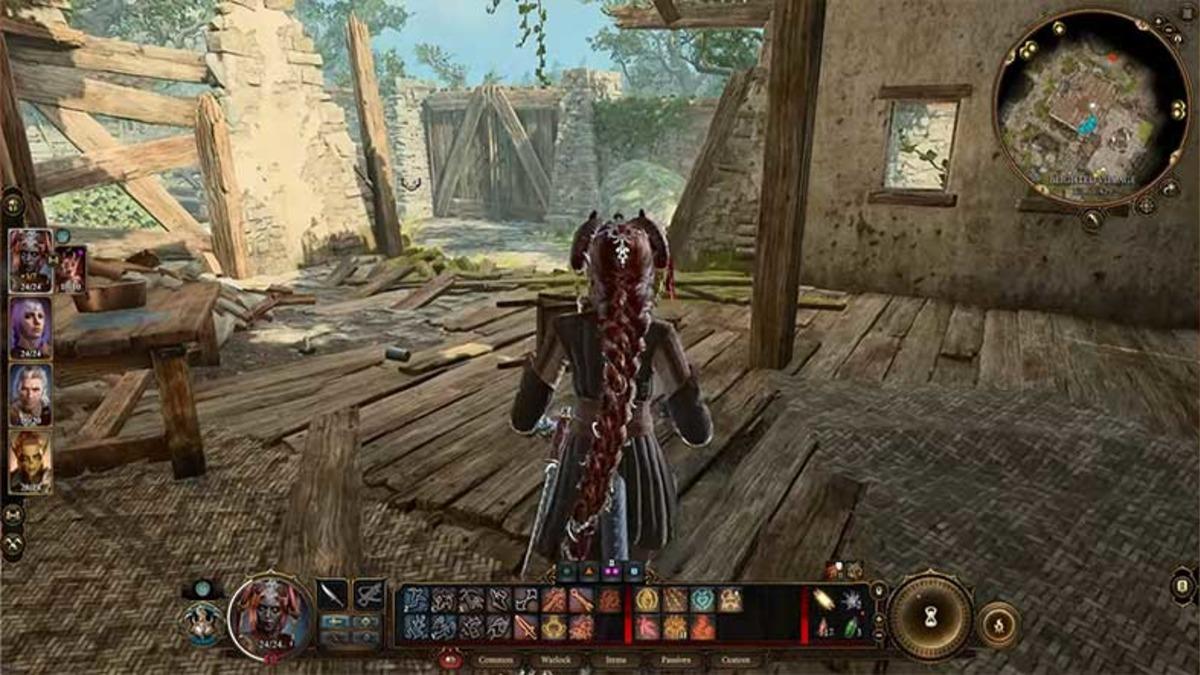Select the horned tiefling leader portrait
Viewport: 1200px width, 675px height.
click(x=30, y=260)
